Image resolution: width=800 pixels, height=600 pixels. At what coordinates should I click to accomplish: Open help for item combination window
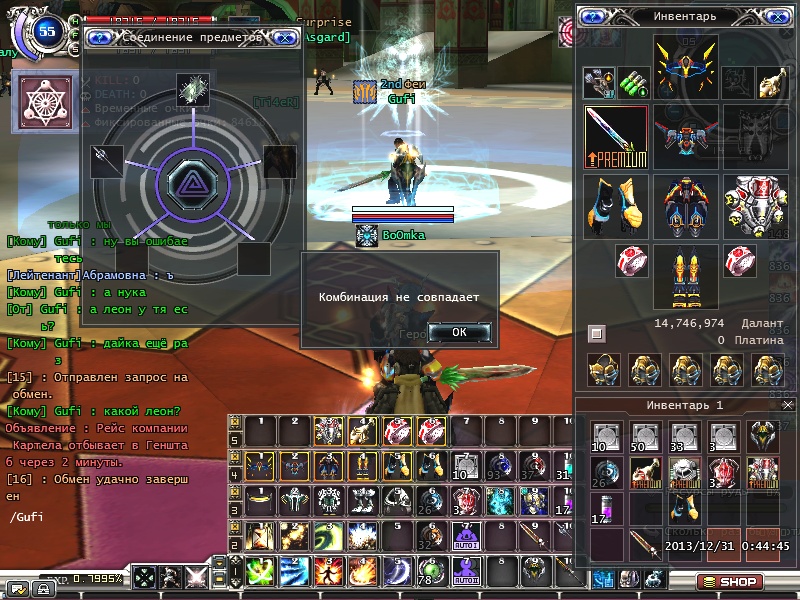(x=100, y=39)
